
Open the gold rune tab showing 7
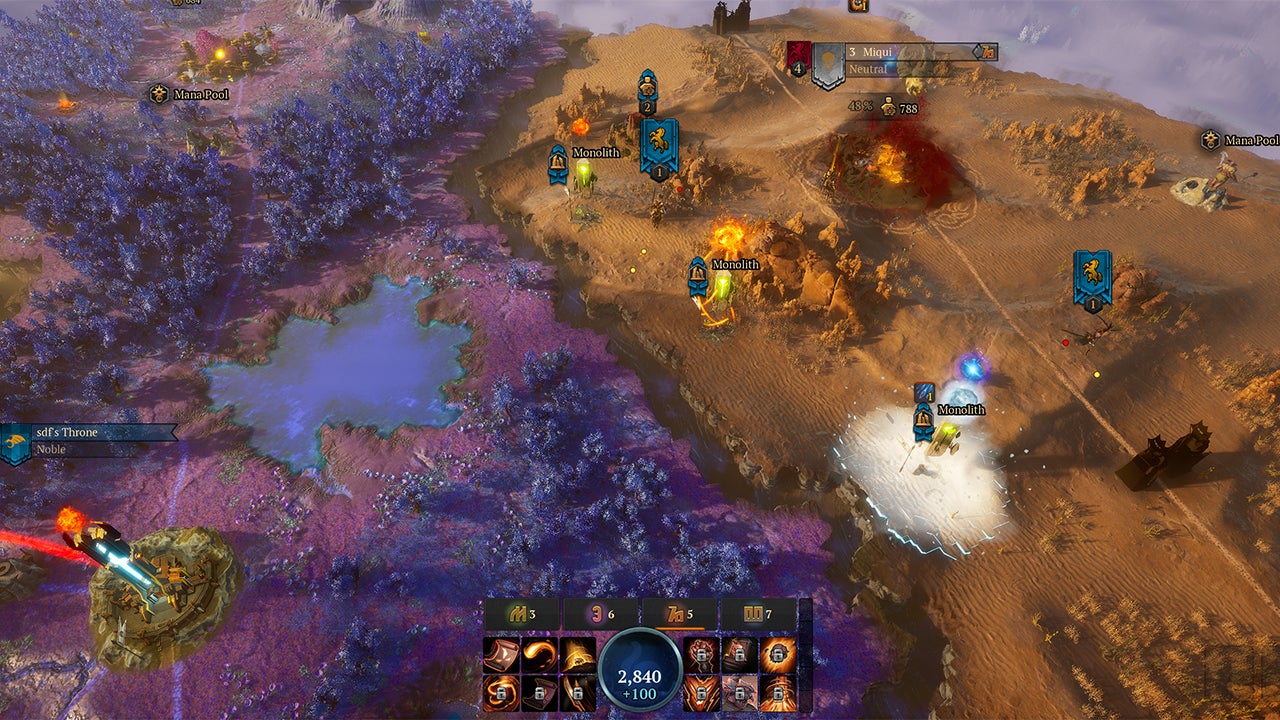[757, 613]
